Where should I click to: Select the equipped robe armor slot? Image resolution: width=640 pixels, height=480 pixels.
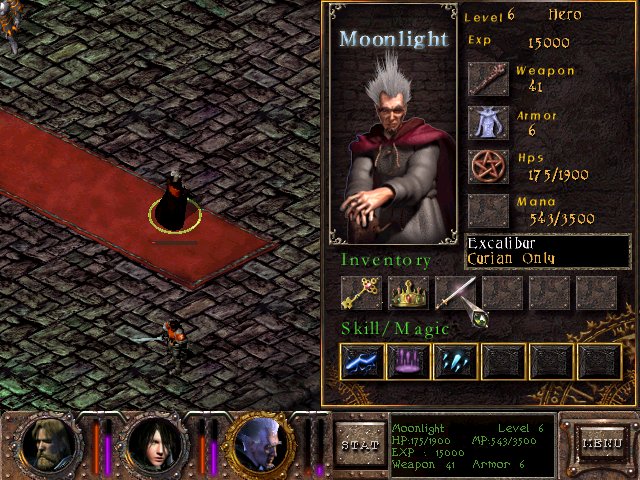point(488,122)
